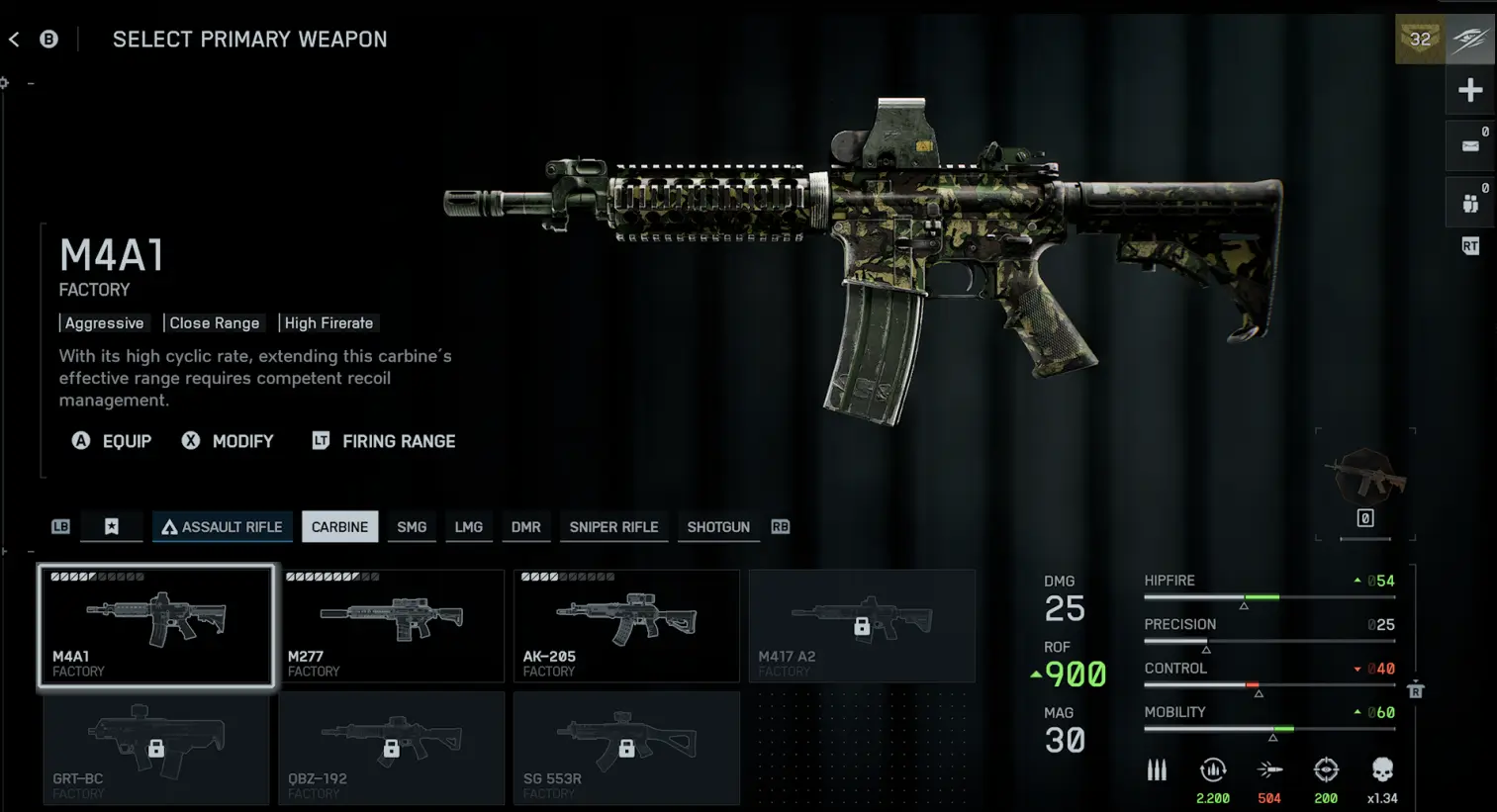The width and height of the screenshot is (1497, 812).
Task: Switch to the SMG tab
Action: pyautogui.click(x=412, y=527)
